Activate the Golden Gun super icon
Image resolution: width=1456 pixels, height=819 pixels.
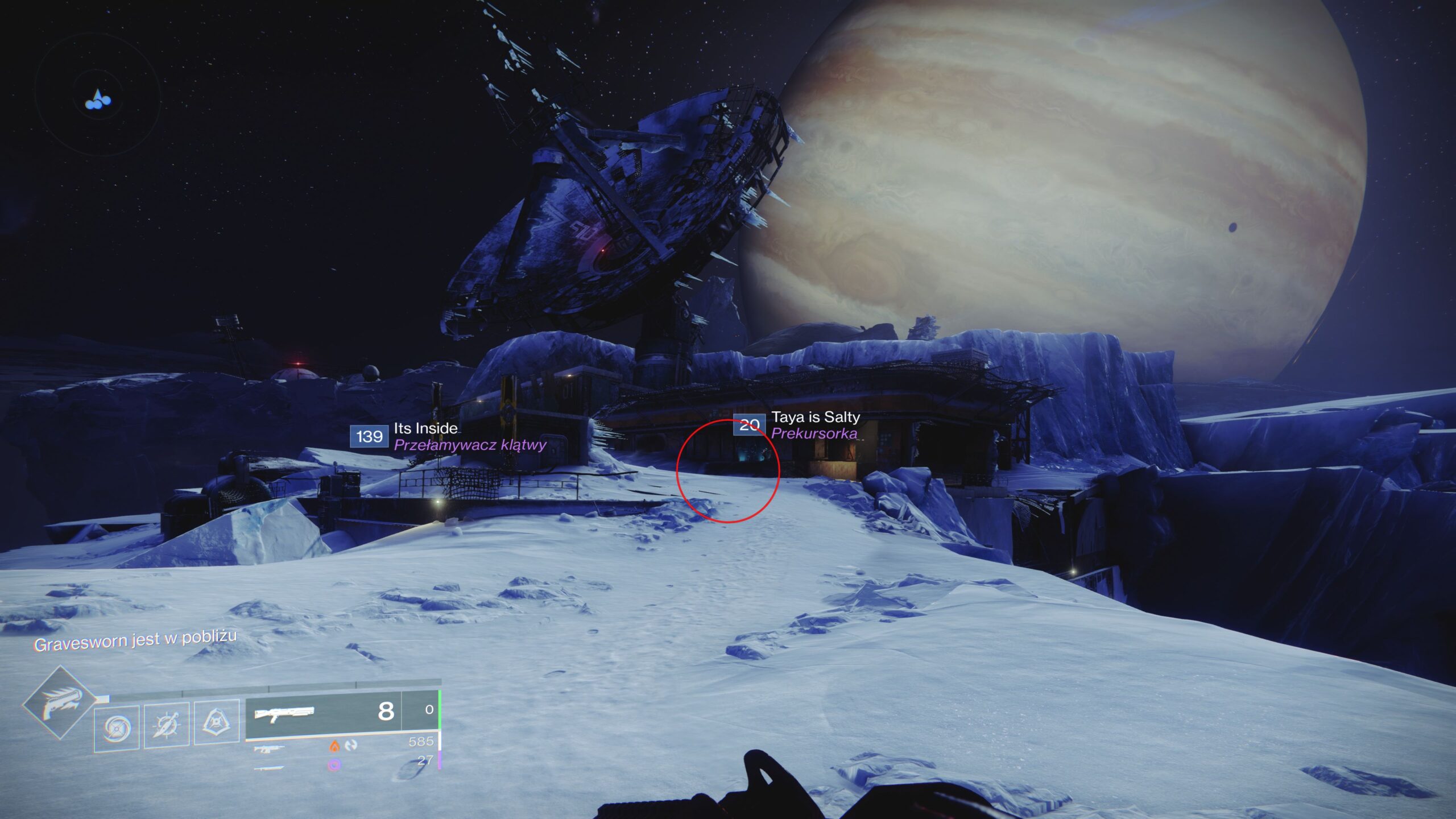click(x=61, y=704)
